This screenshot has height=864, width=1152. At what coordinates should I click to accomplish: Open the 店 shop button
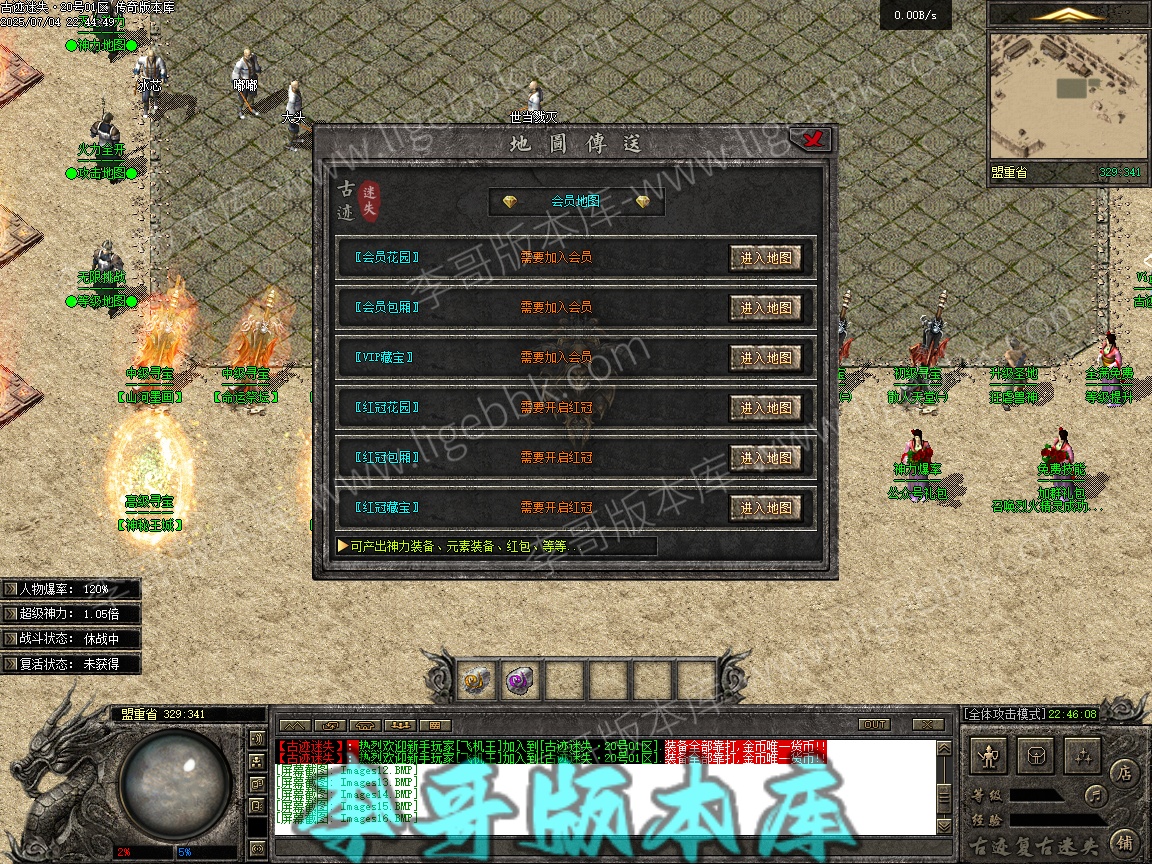(x=1124, y=772)
